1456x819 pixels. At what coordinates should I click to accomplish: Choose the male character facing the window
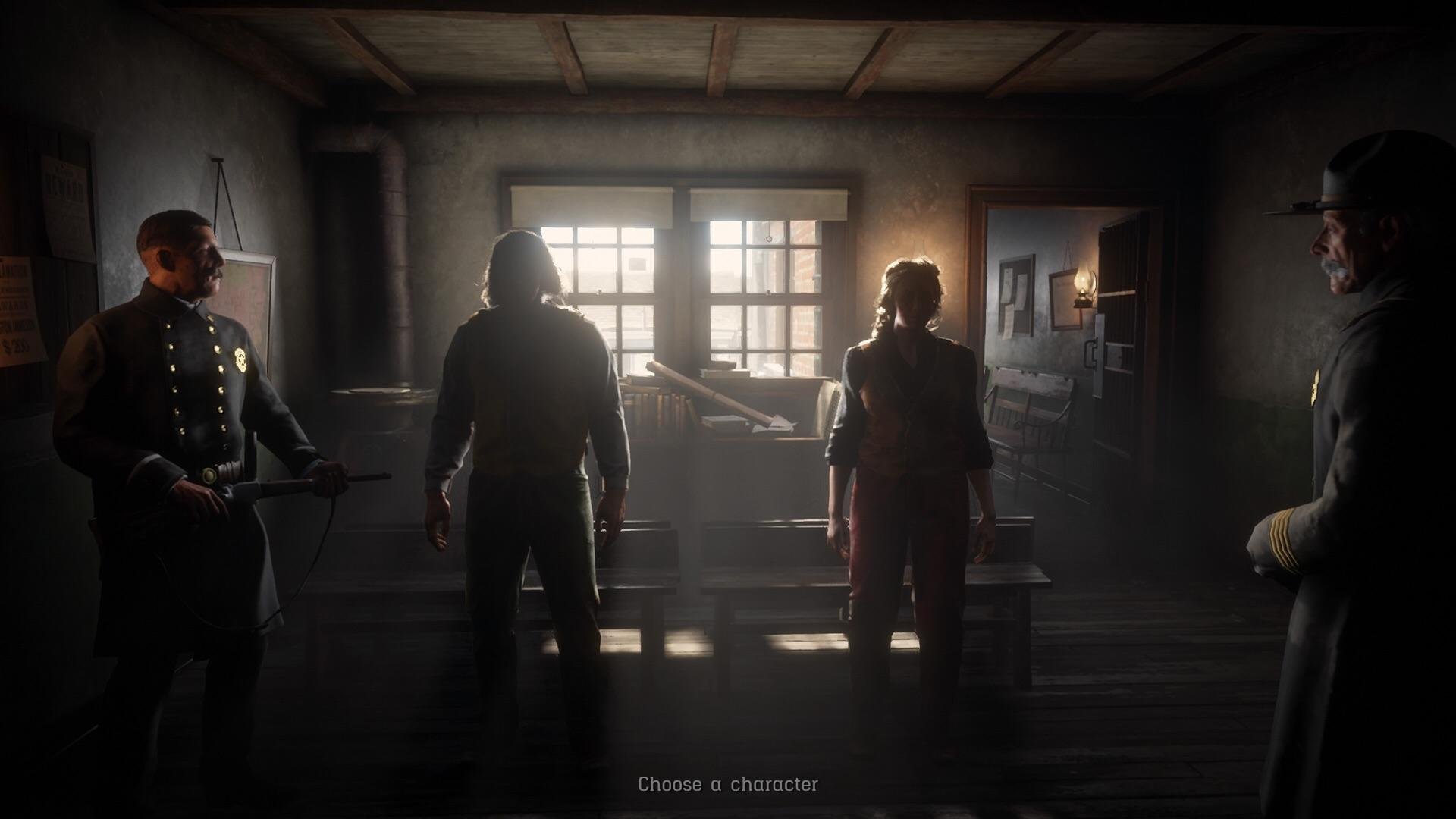(527, 425)
